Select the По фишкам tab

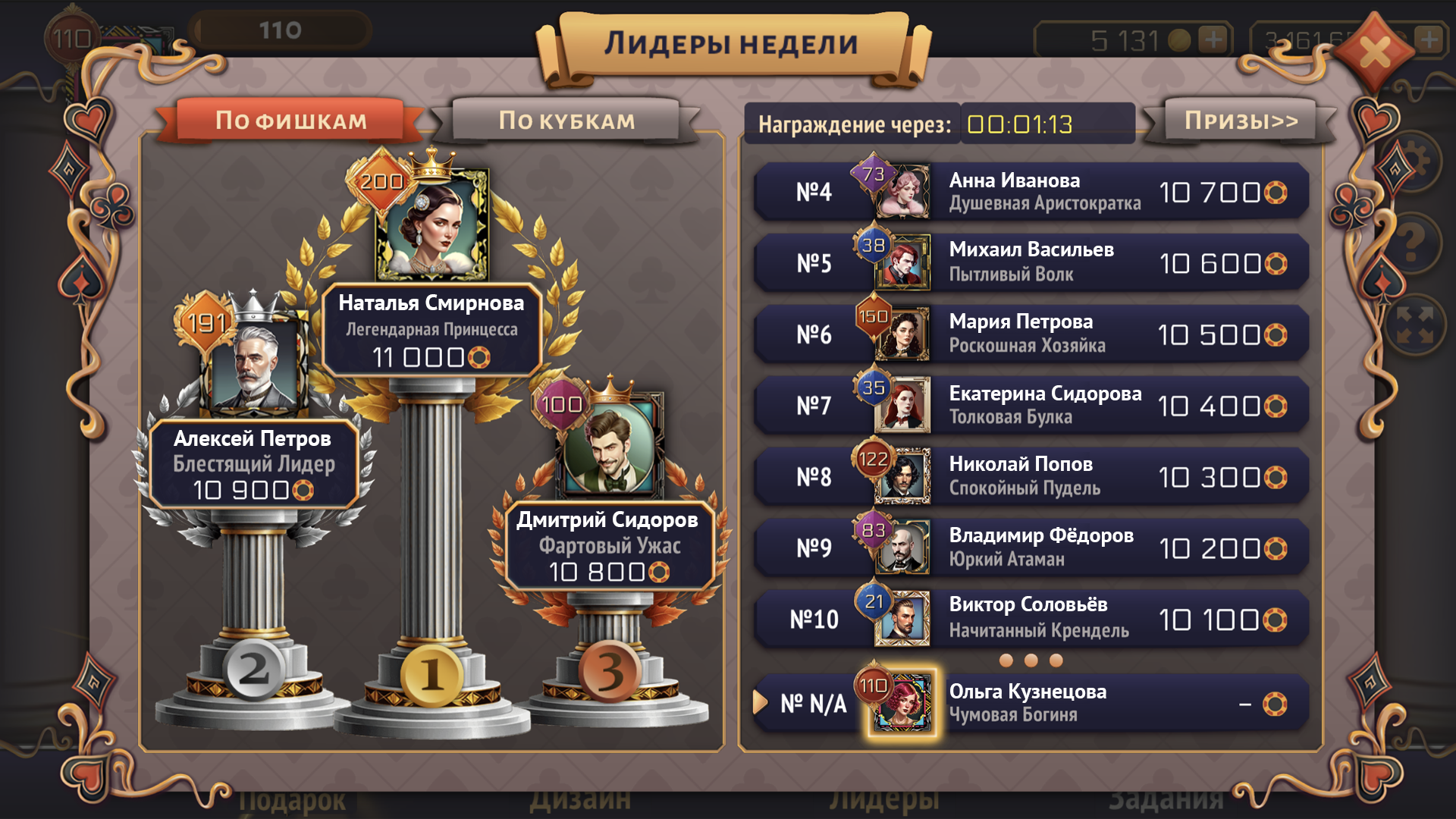tap(291, 120)
